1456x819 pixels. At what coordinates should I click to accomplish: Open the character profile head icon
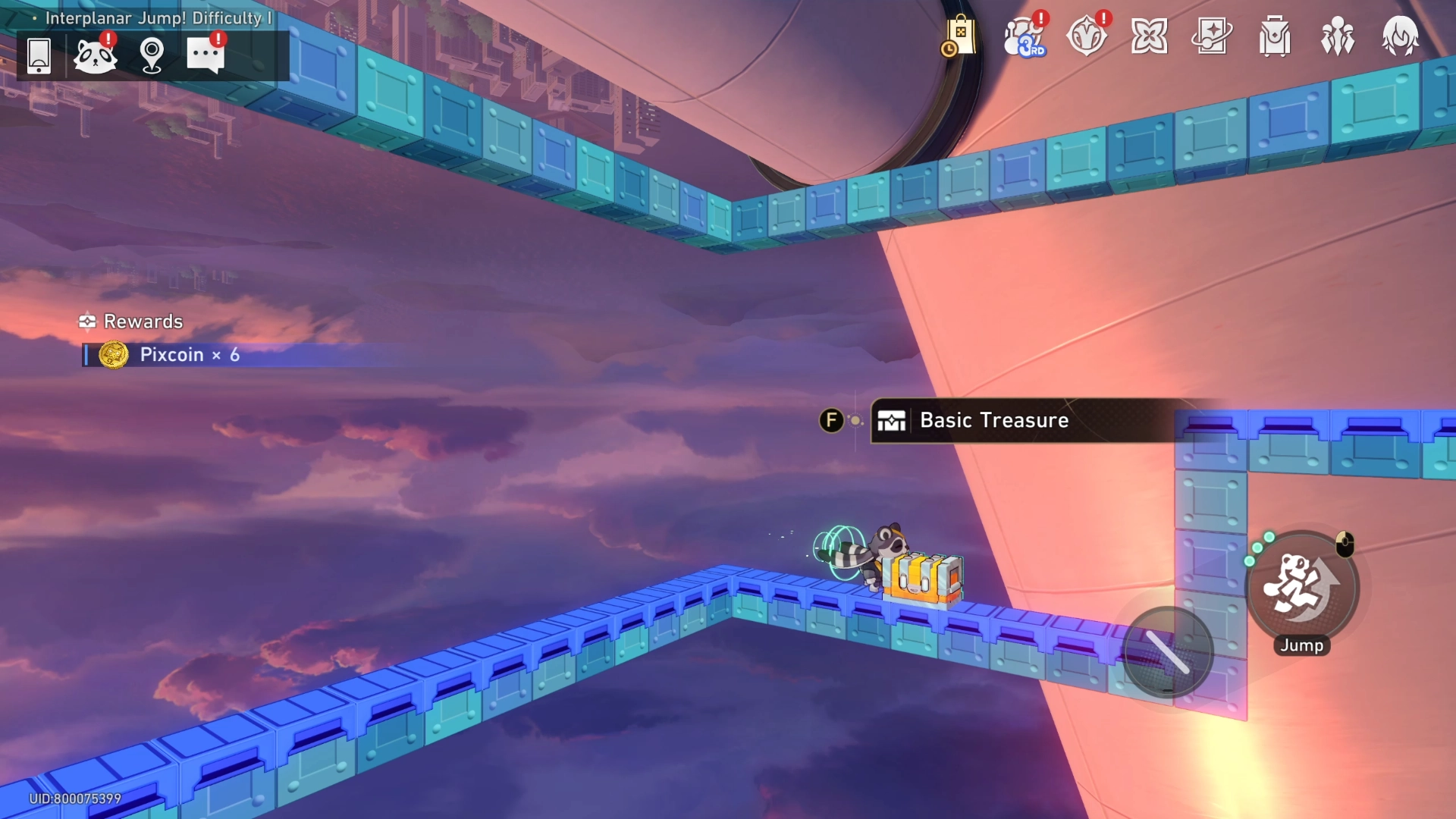click(1400, 36)
